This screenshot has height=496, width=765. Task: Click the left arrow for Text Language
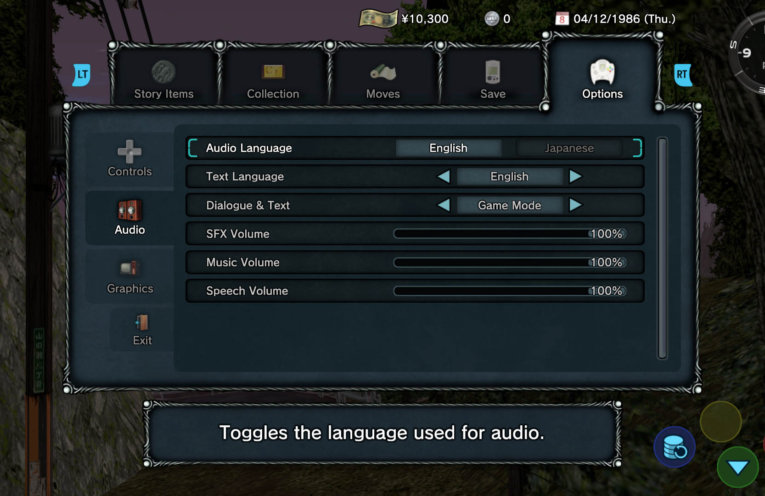(x=443, y=177)
